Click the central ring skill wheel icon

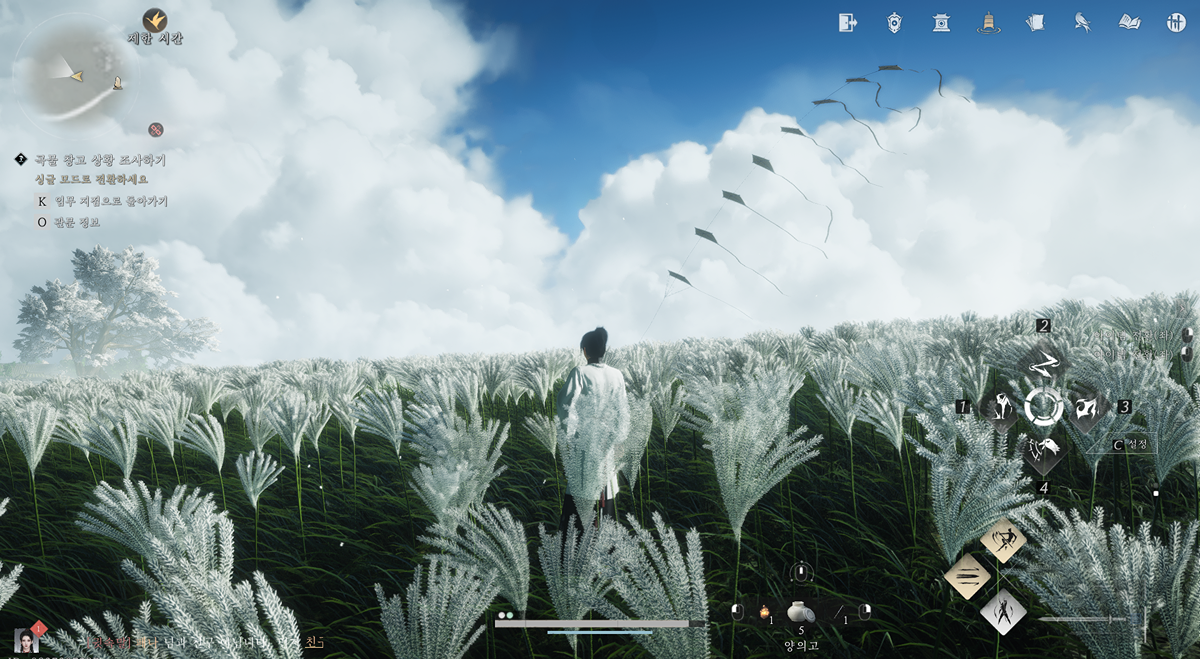point(1043,407)
